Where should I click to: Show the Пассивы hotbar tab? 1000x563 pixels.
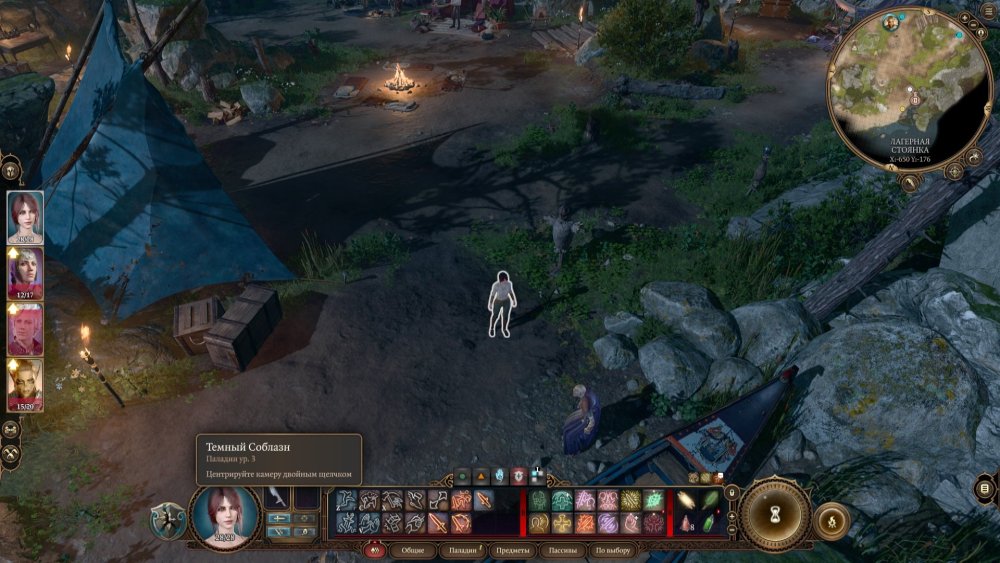point(564,550)
